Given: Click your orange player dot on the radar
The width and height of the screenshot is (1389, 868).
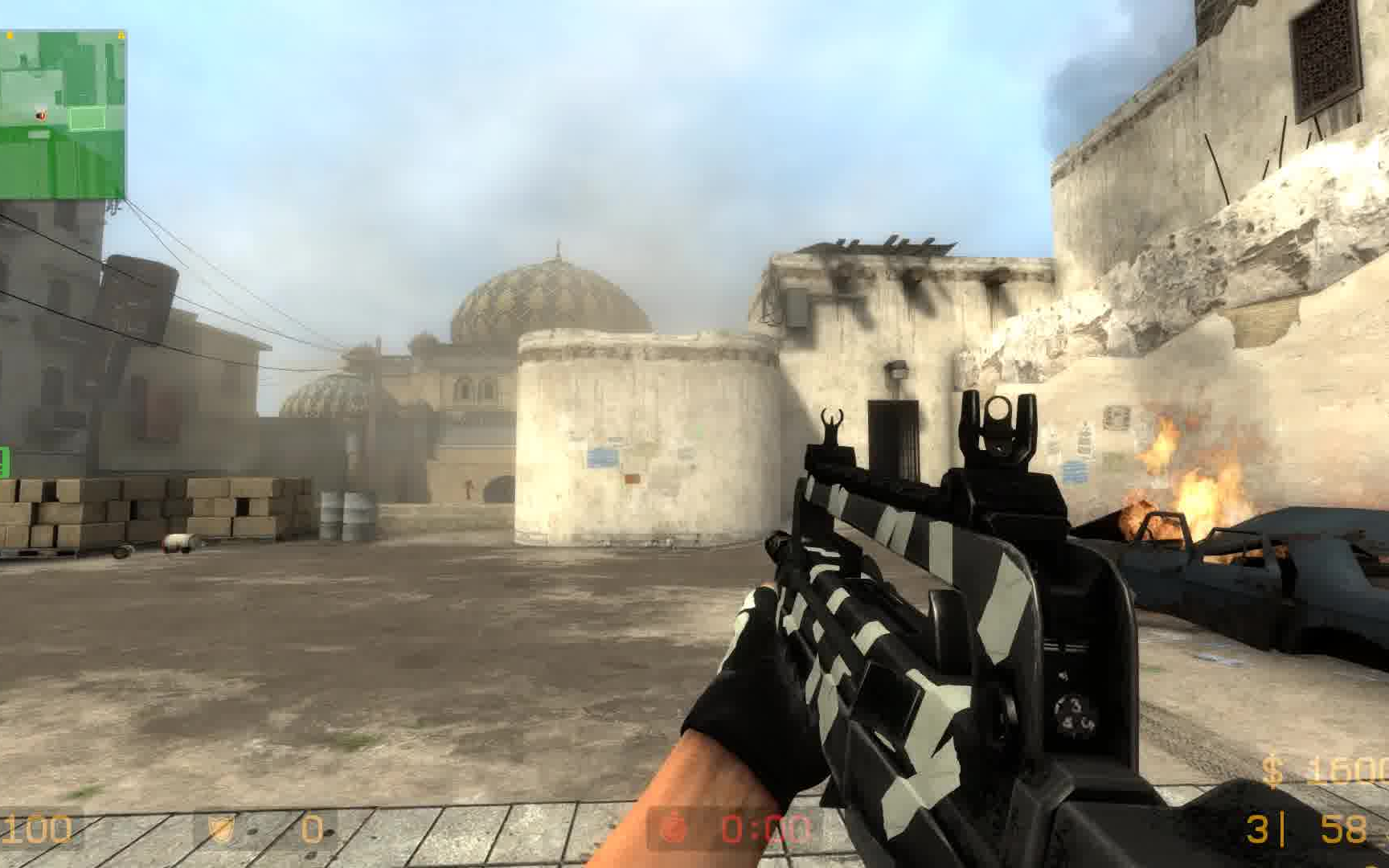Looking at the screenshot, I should point(40,113).
